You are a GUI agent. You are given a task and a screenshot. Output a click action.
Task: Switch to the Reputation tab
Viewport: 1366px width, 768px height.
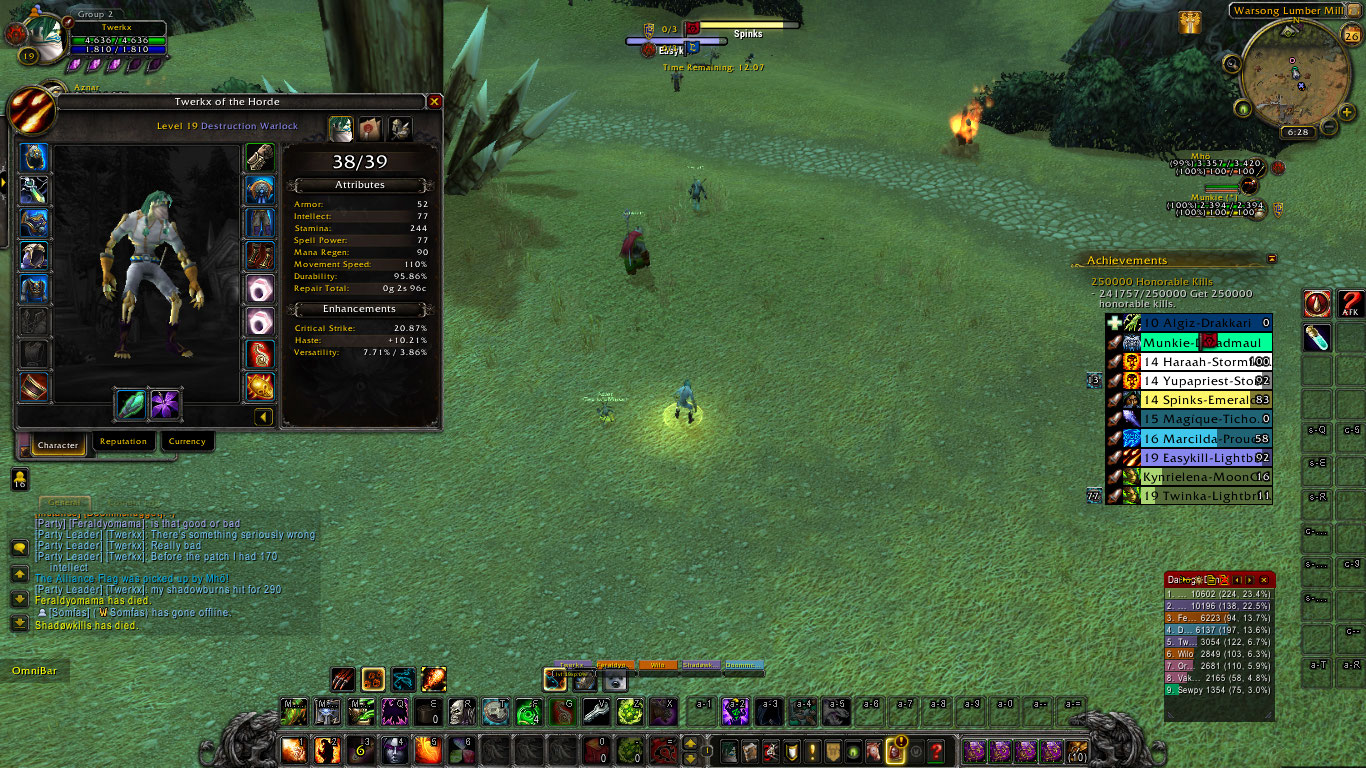click(x=123, y=441)
